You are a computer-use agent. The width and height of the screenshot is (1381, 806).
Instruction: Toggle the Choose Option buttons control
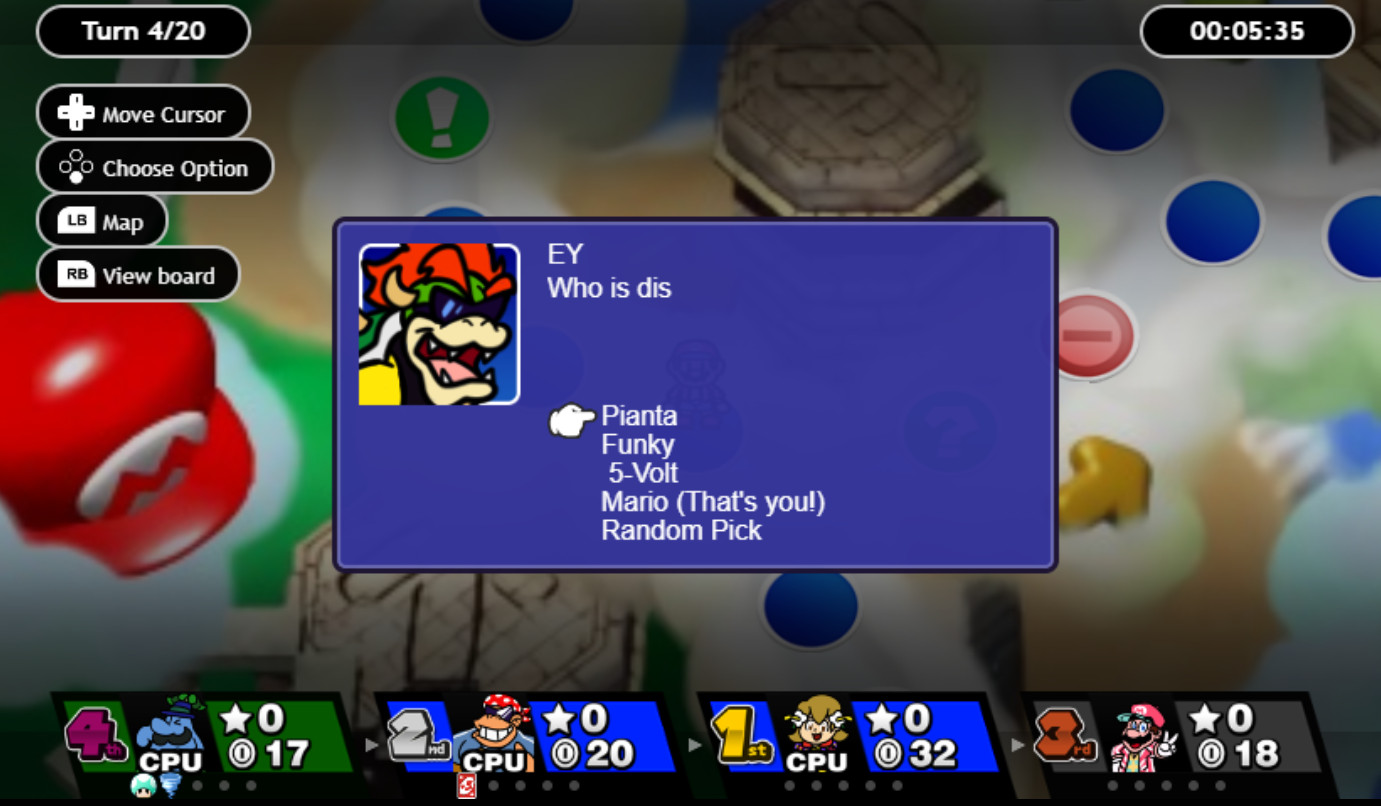coord(155,167)
